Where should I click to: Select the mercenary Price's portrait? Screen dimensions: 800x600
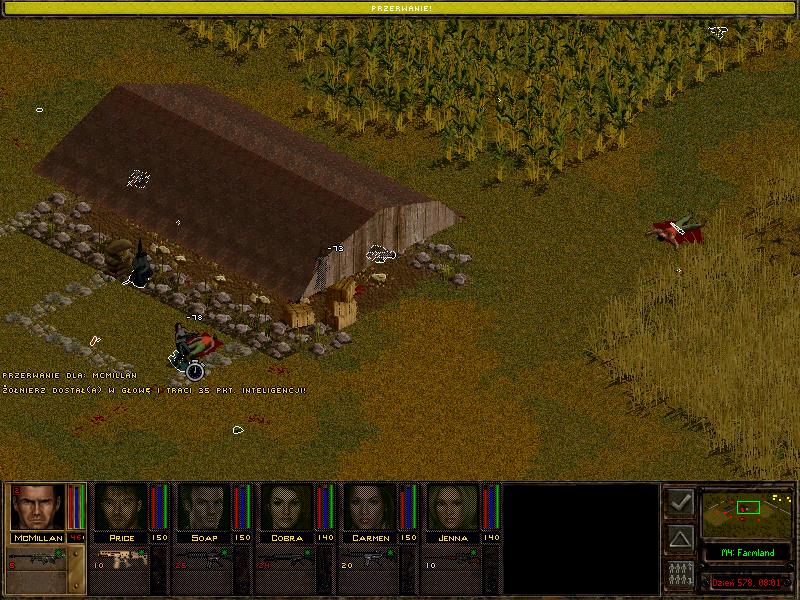[x=120, y=507]
